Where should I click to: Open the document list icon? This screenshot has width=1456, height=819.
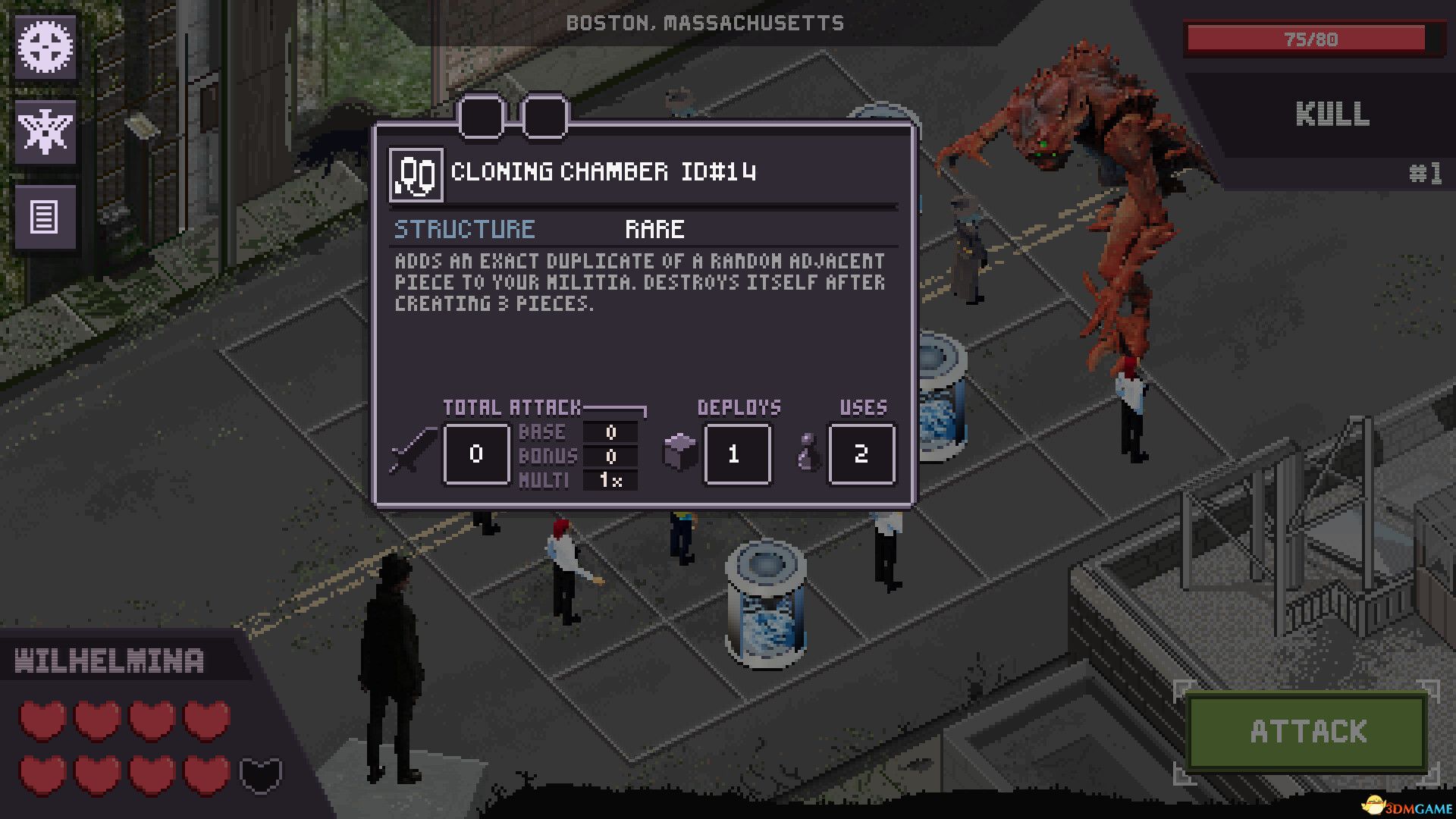(x=45, y=218)
